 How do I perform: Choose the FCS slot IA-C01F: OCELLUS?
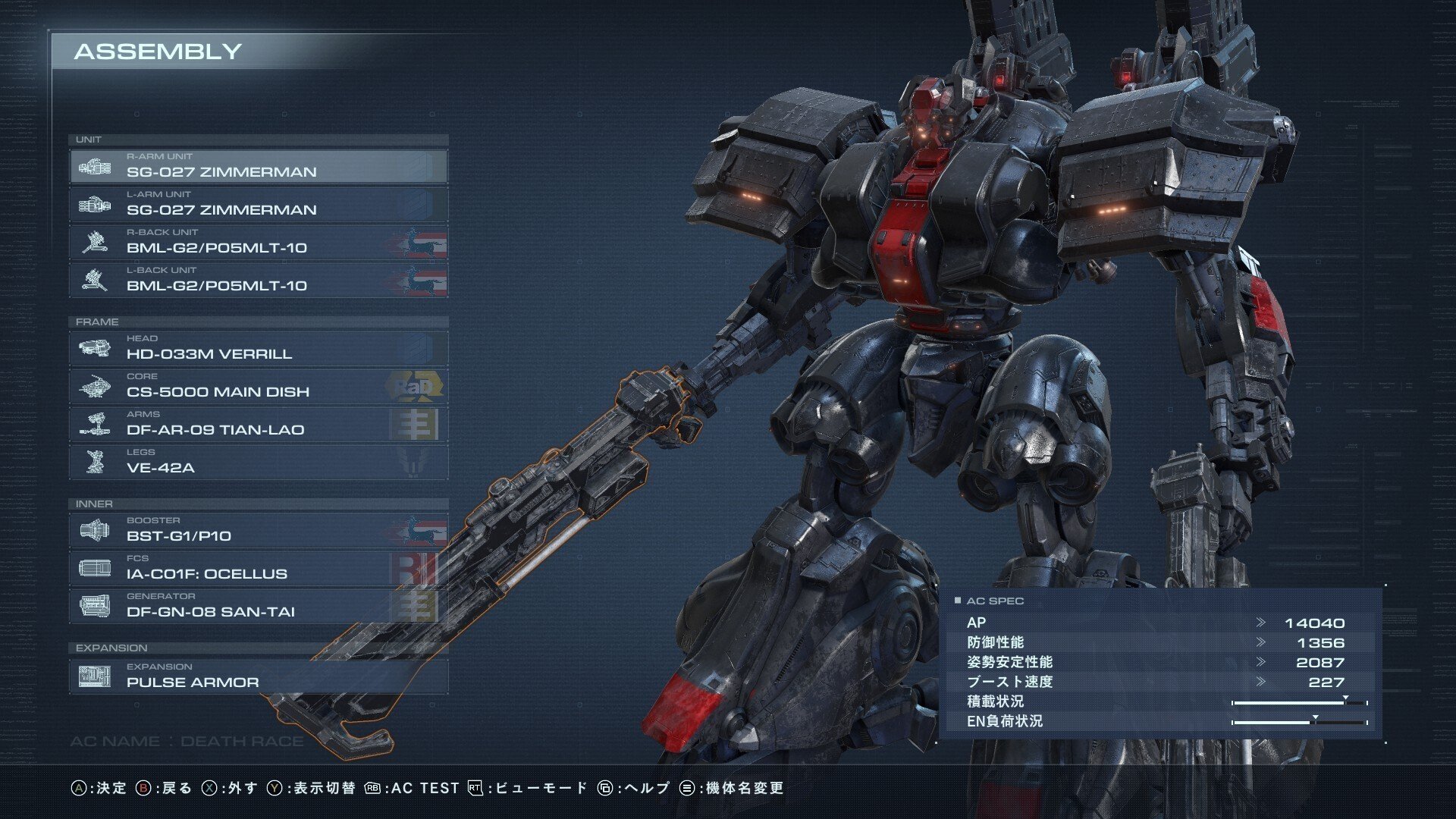pyautogui.click(x=258, y=568)
